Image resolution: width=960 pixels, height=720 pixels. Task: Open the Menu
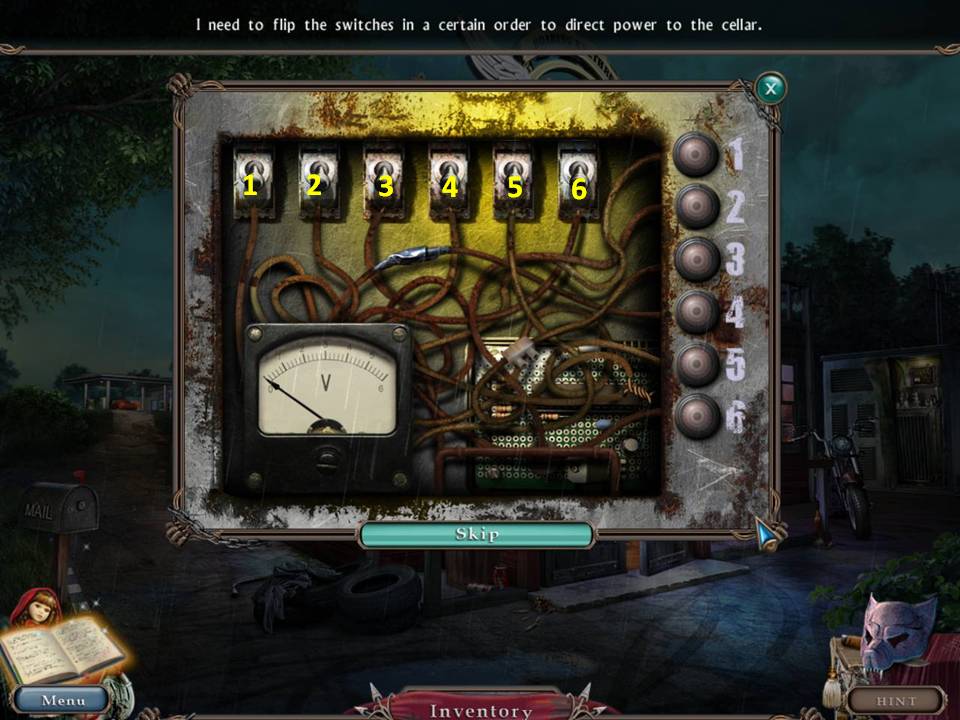pyautogui.click(x=62, y=700)
